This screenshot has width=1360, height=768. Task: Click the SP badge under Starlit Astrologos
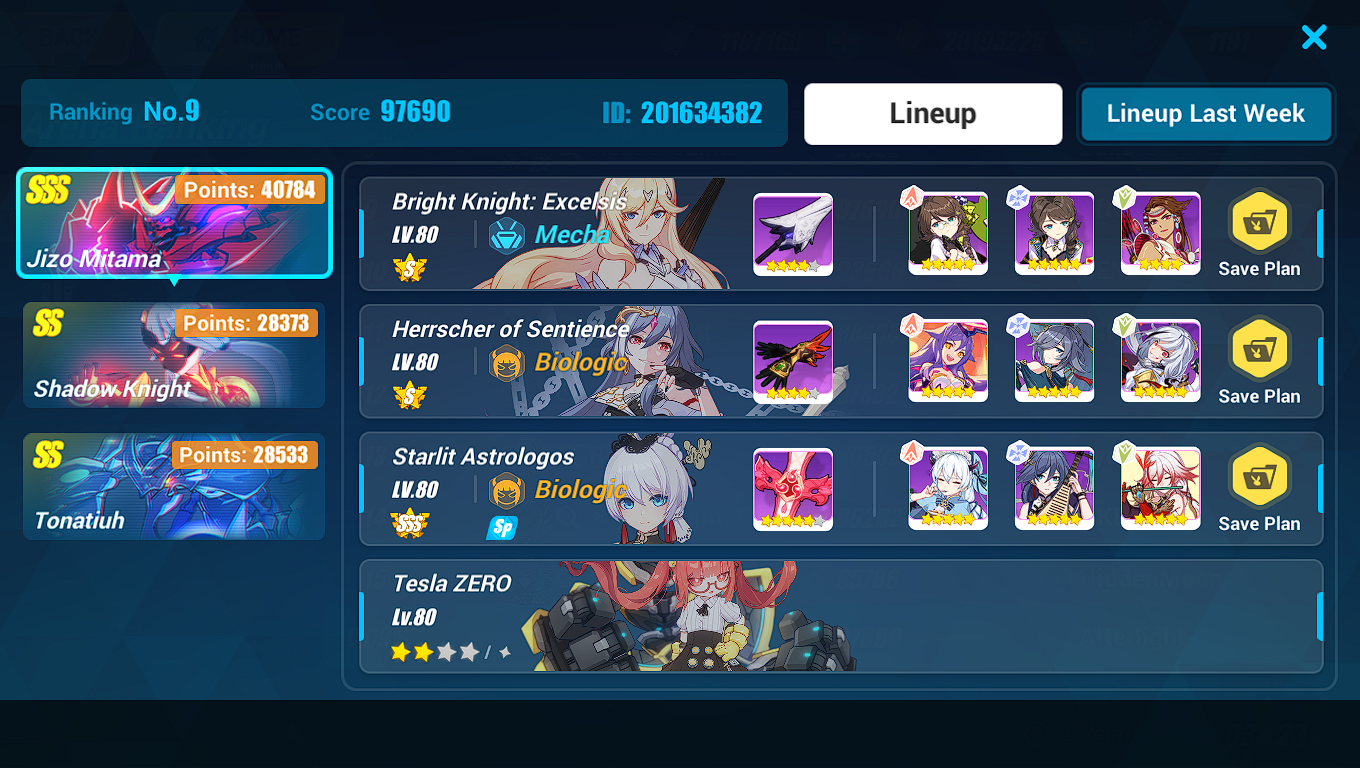click(x=500, y=528)
